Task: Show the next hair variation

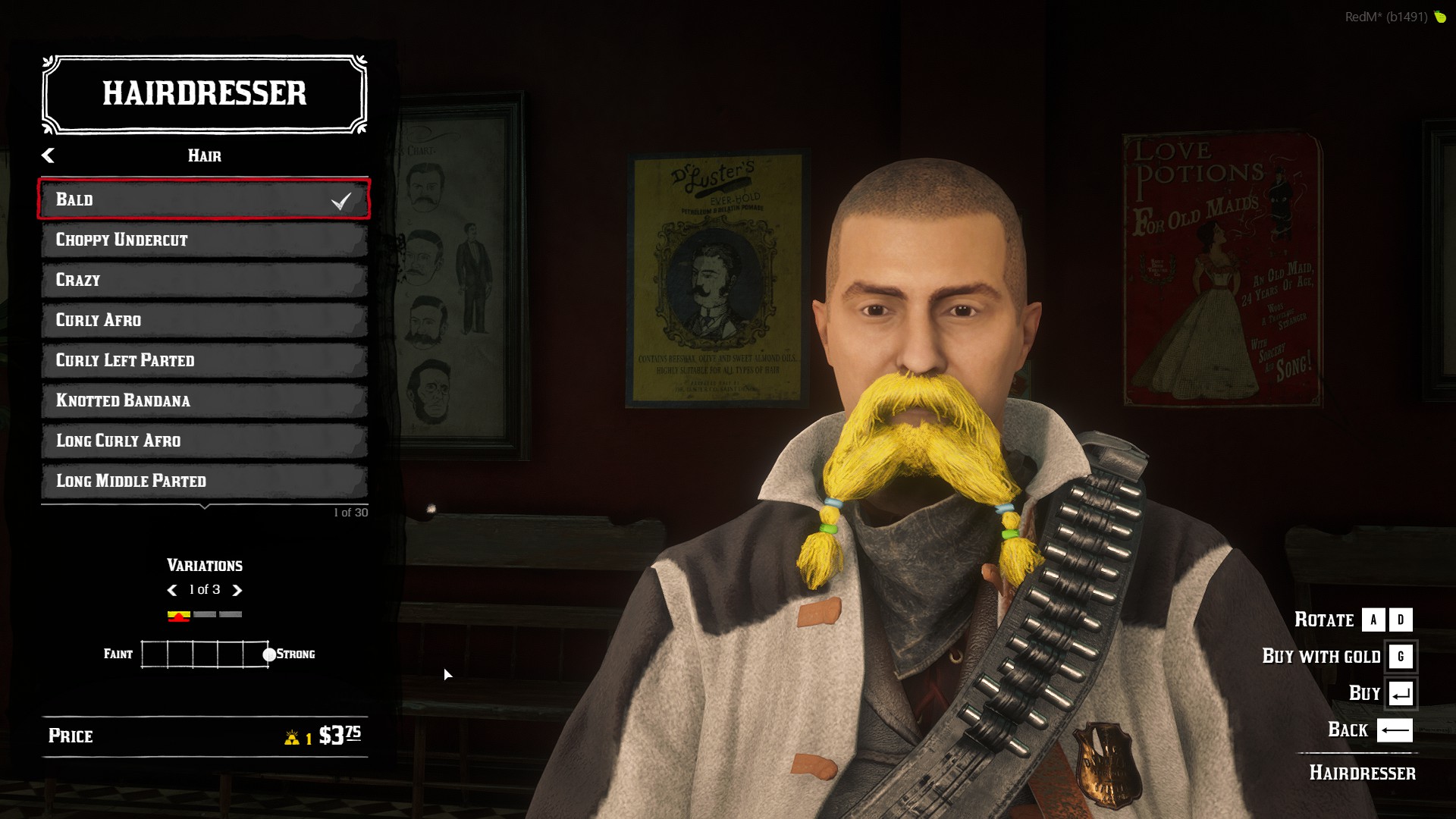Action: [237, 590]
